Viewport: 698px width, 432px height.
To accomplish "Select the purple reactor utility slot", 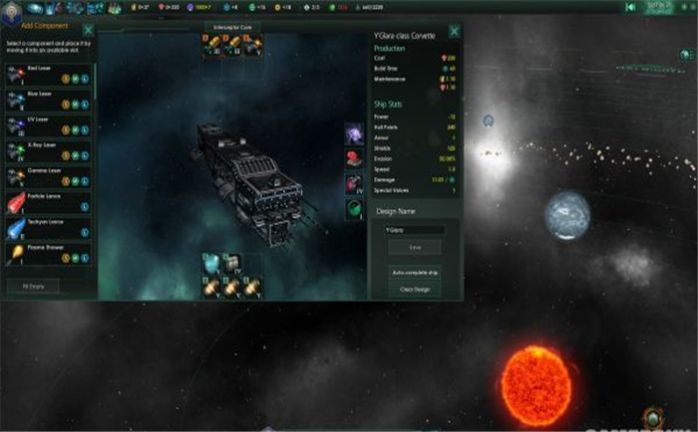I will pos(354,134).
